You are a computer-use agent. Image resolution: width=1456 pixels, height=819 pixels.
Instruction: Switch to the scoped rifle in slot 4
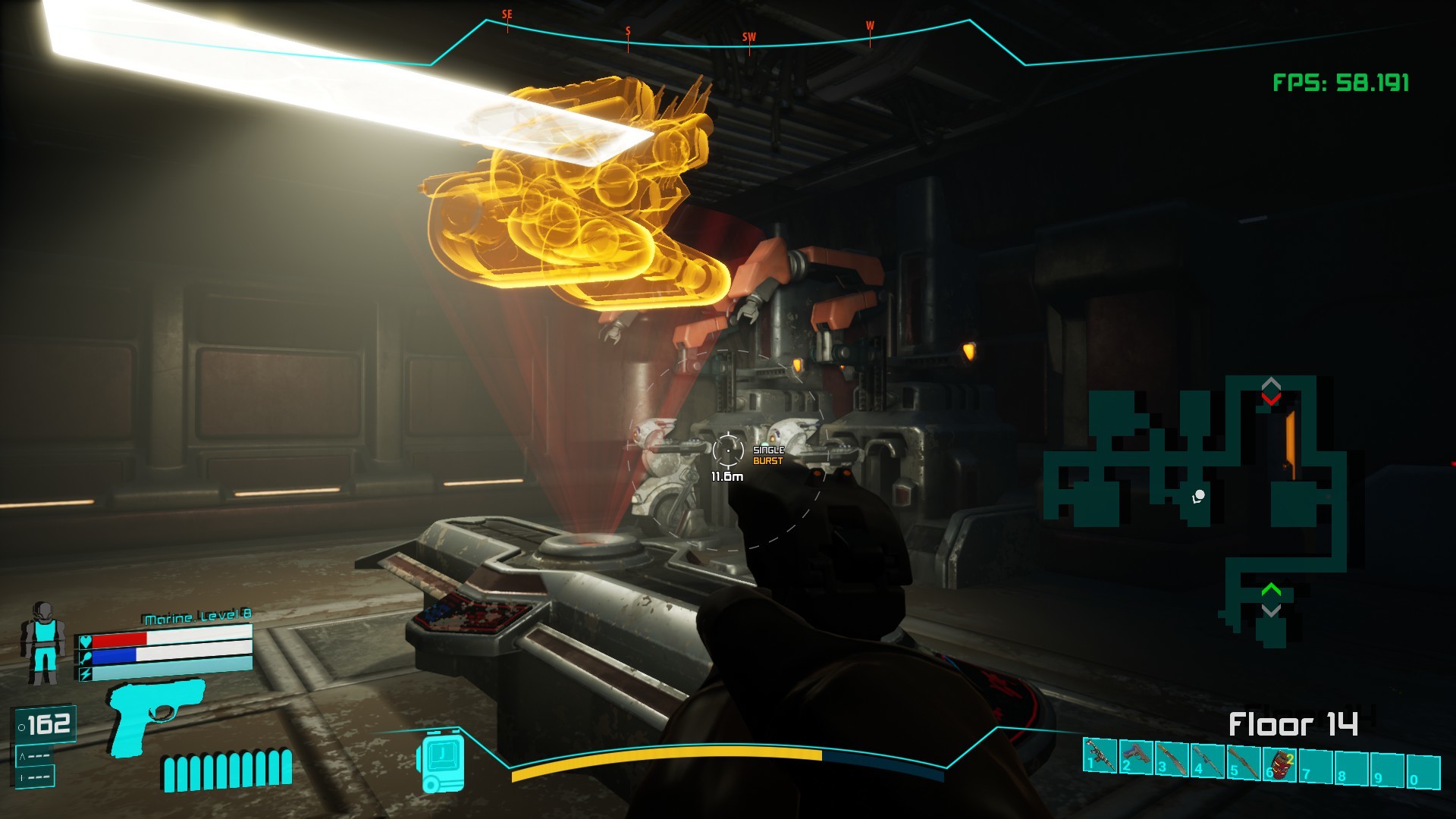click(x=1208, y=760)
